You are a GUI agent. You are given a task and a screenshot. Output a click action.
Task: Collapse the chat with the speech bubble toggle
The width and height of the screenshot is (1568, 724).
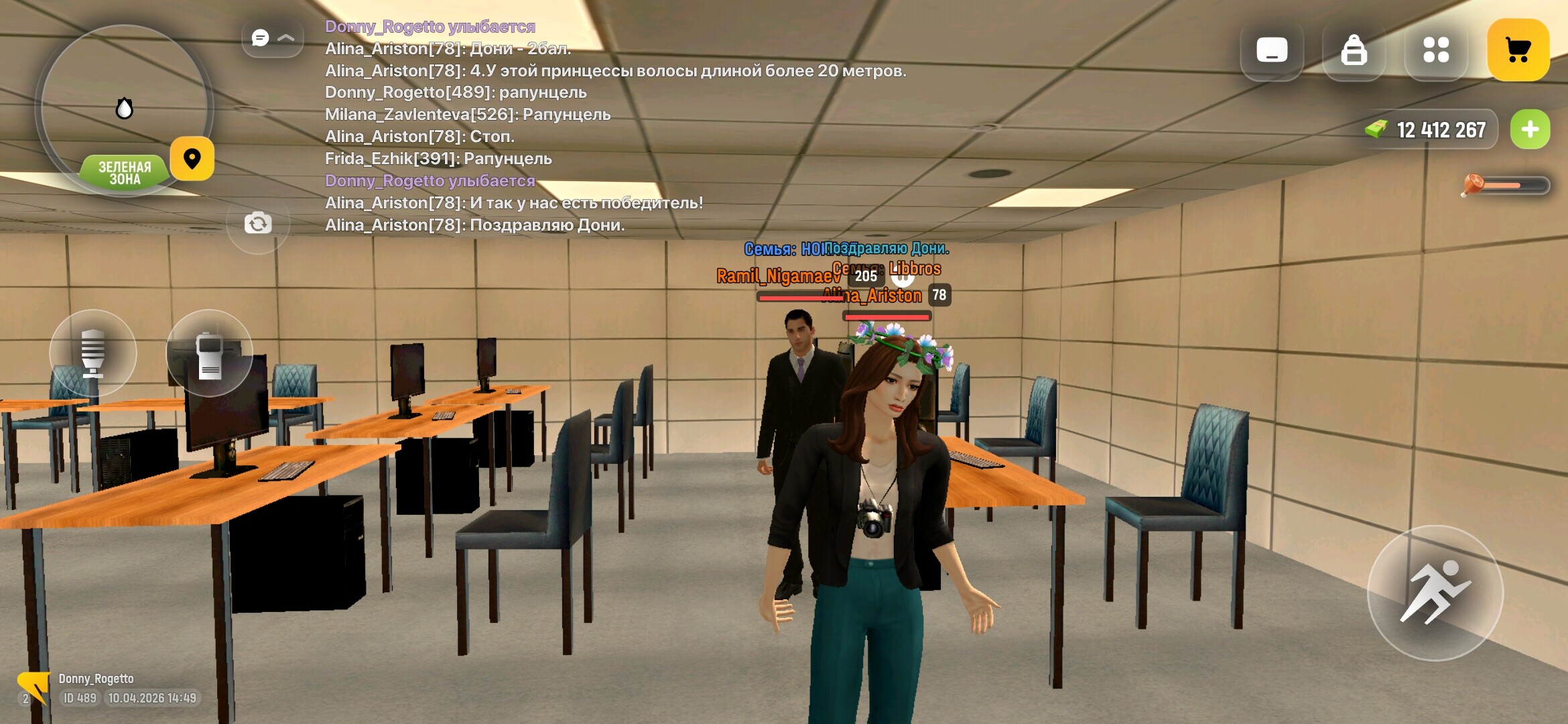tap(272, 38)
